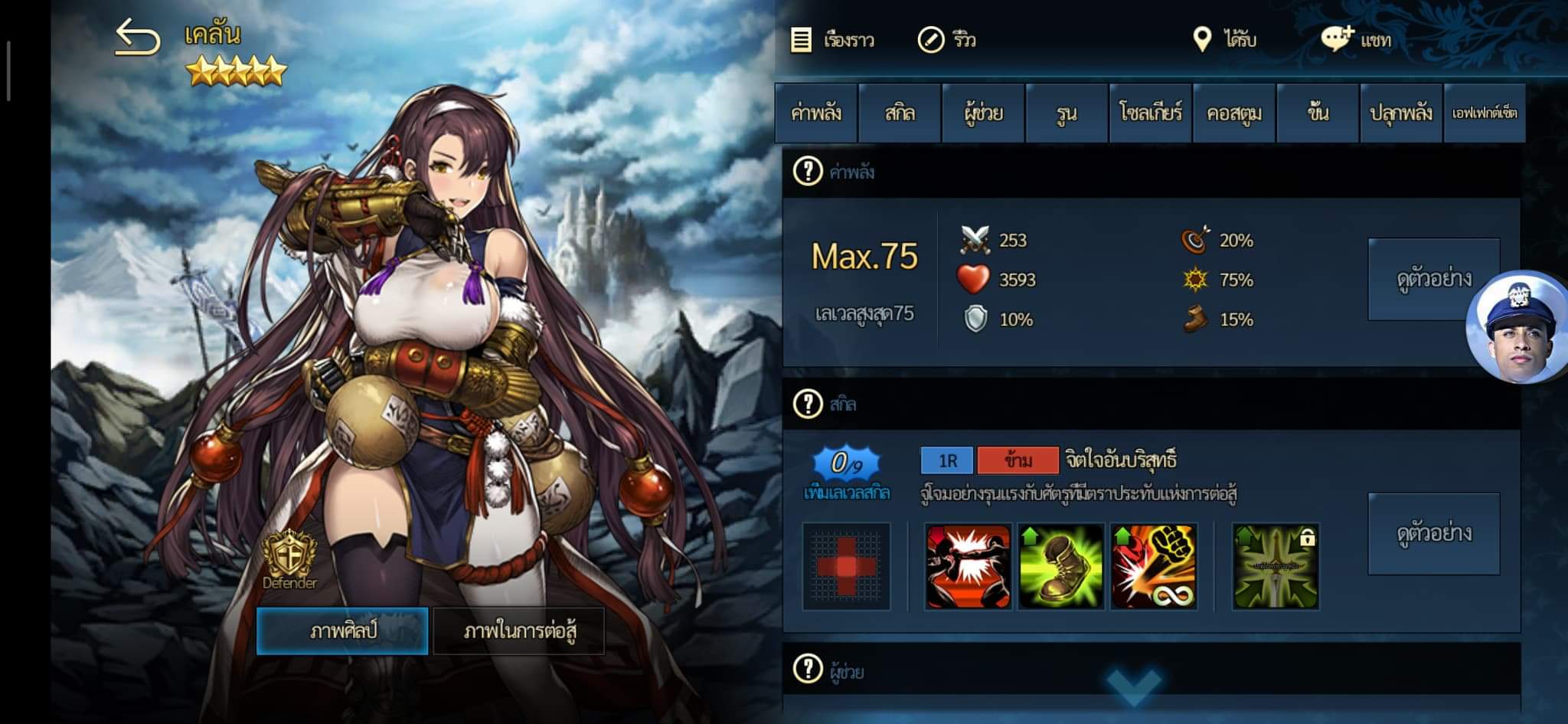Open the ได้รับ obtain location info
This screenshot has height=724, width=1568.
click(x=1225, y=39)
